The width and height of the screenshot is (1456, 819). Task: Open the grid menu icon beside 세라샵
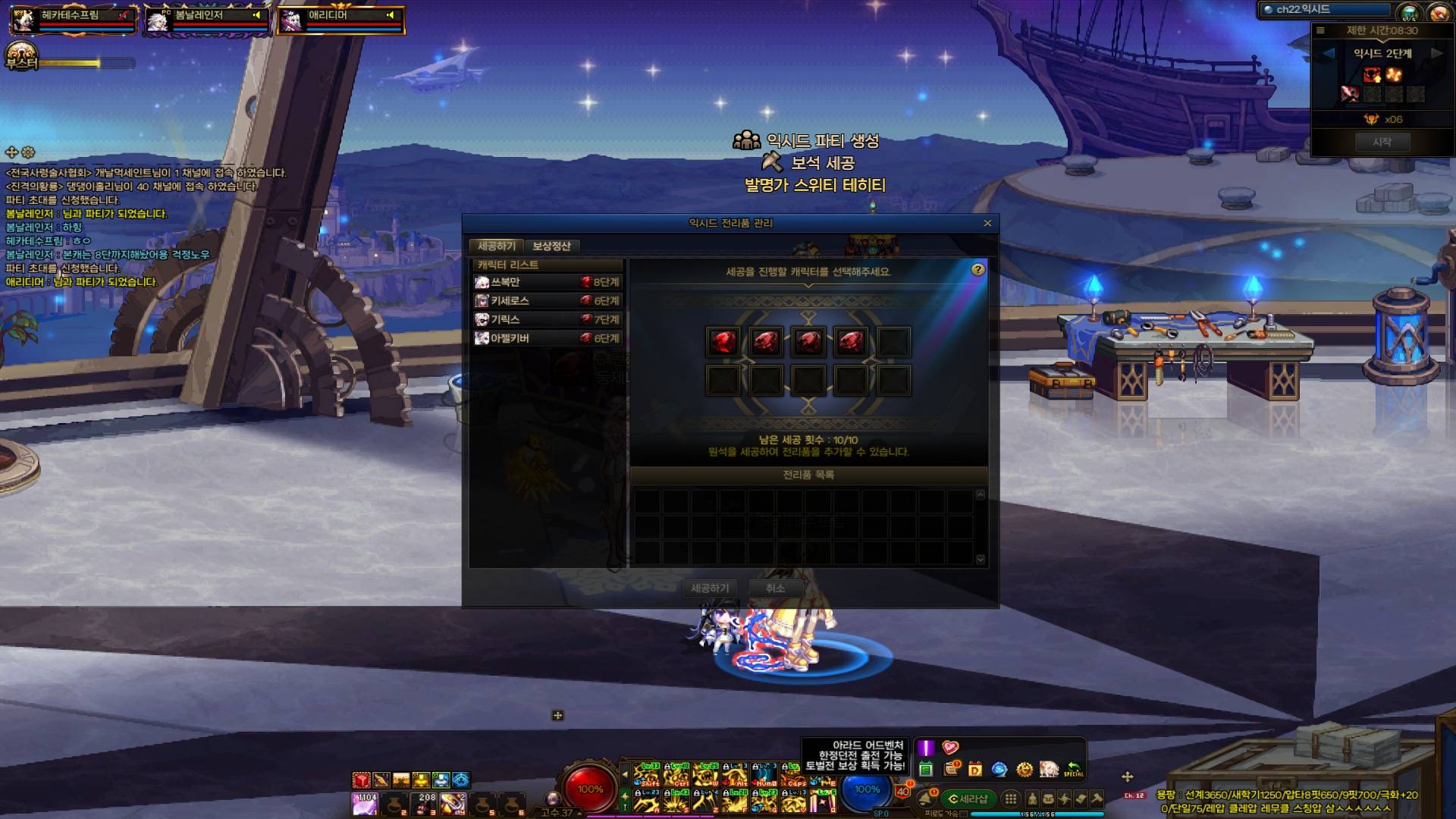pos(1010,799)
